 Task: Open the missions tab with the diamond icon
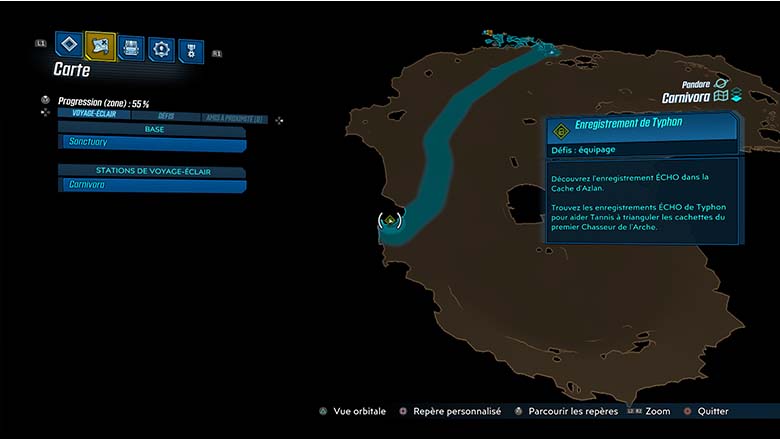coord(68,44)
